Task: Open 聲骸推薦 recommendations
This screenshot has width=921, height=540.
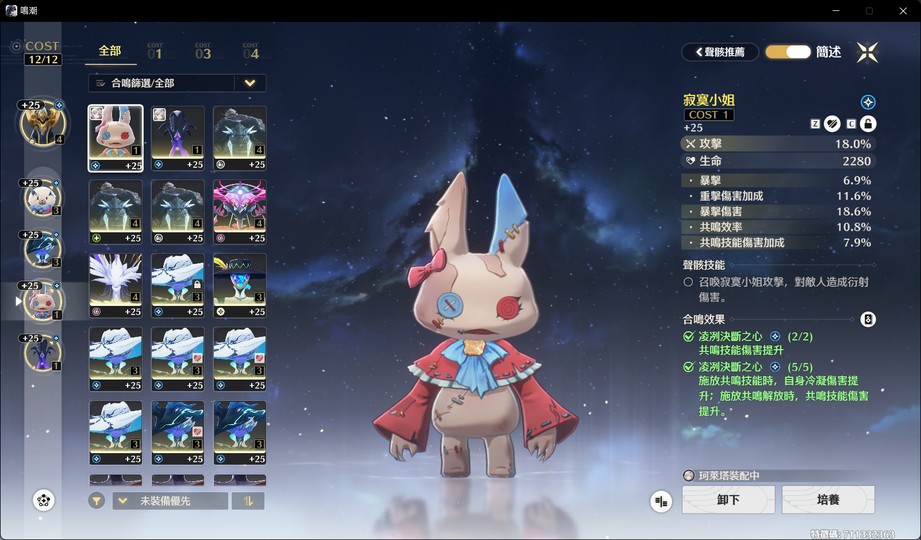Action: (720, 51)
